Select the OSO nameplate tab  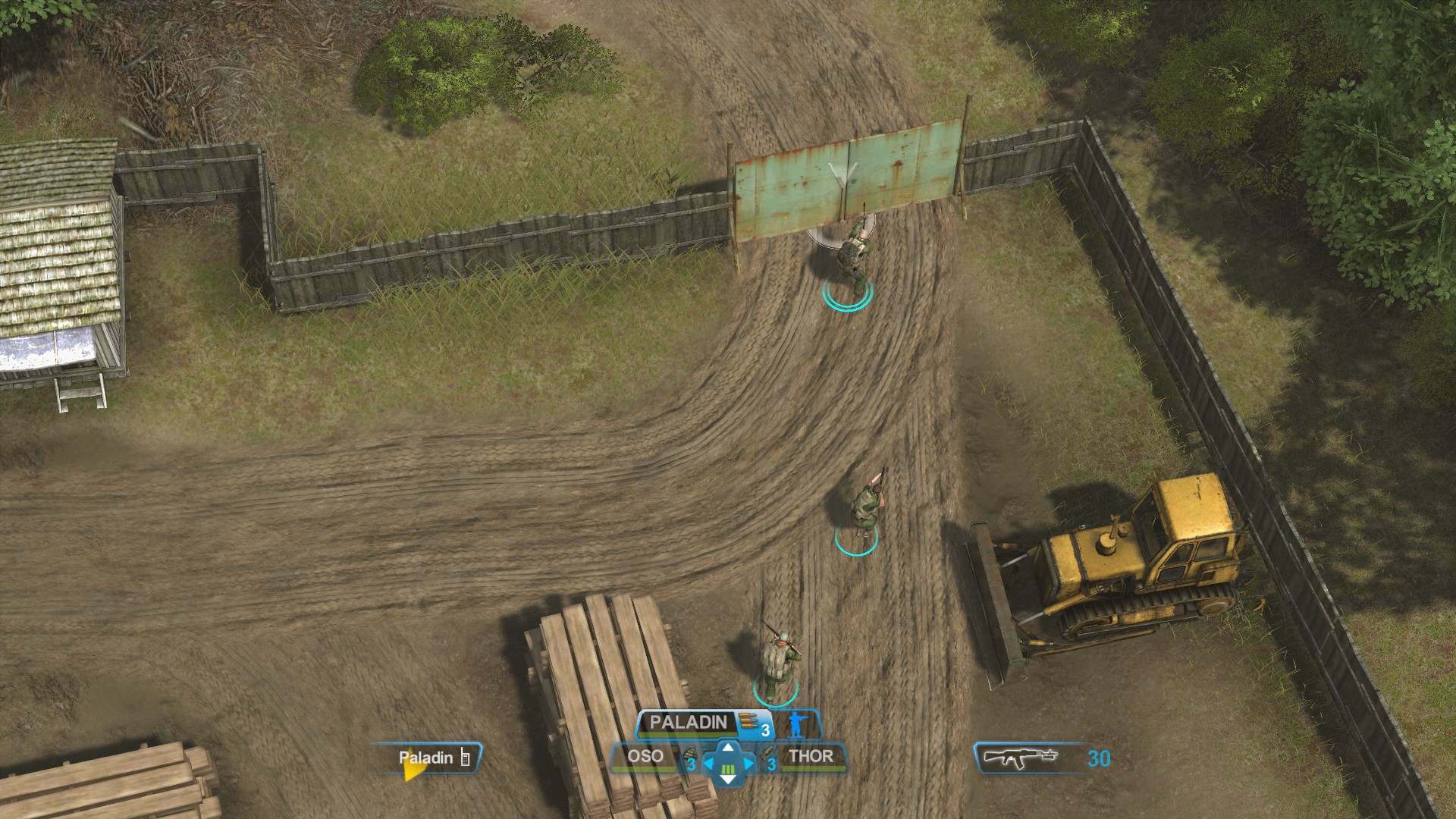[x=645, y=755]
